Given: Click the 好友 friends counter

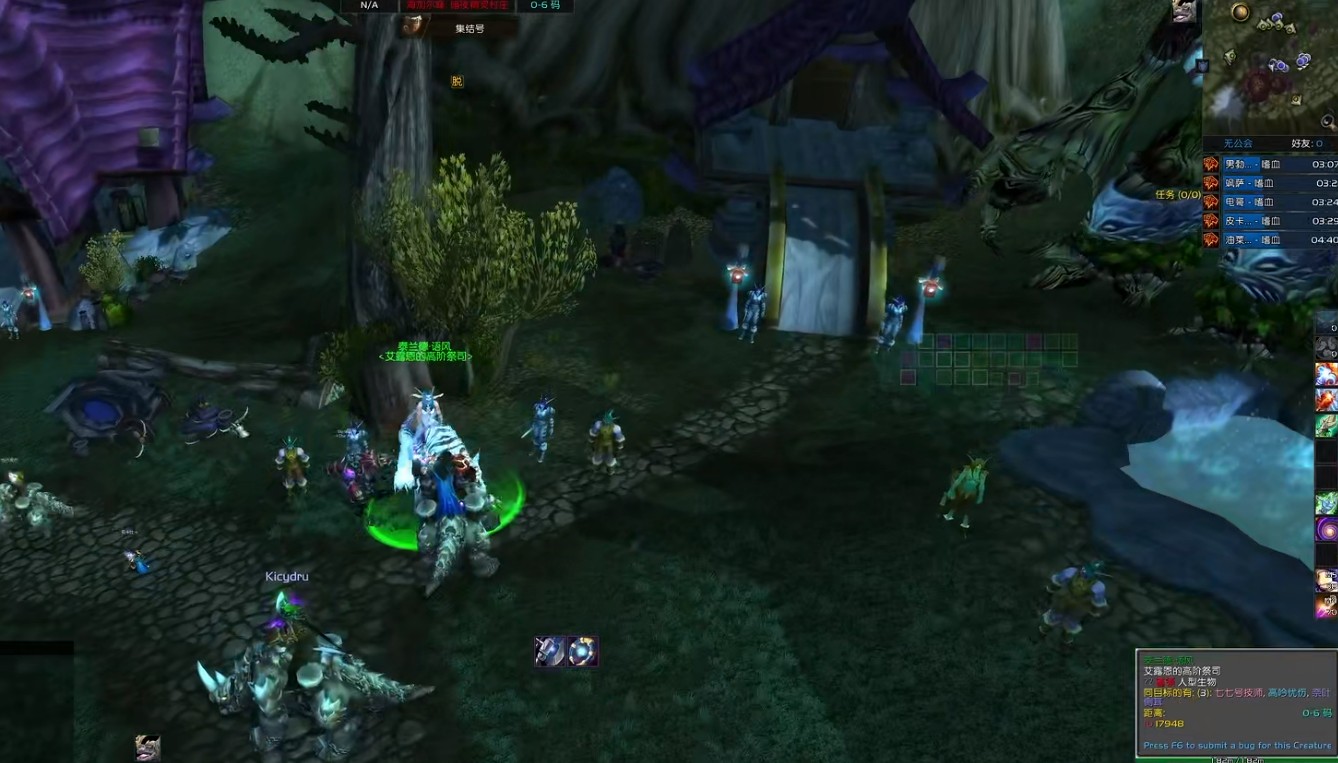Looking at the screenshot, I should pos(1306,144).
